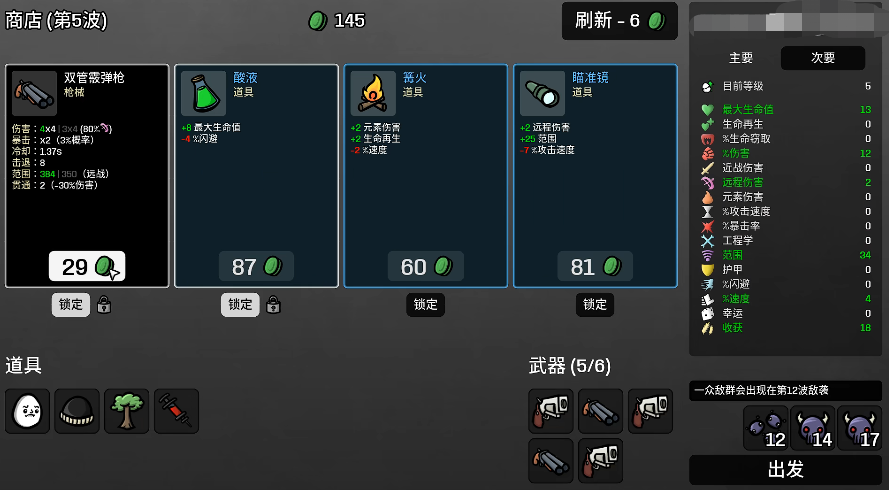Inspect the red syringe item
This screenshot has height=490, width=889.
point(176,411)
